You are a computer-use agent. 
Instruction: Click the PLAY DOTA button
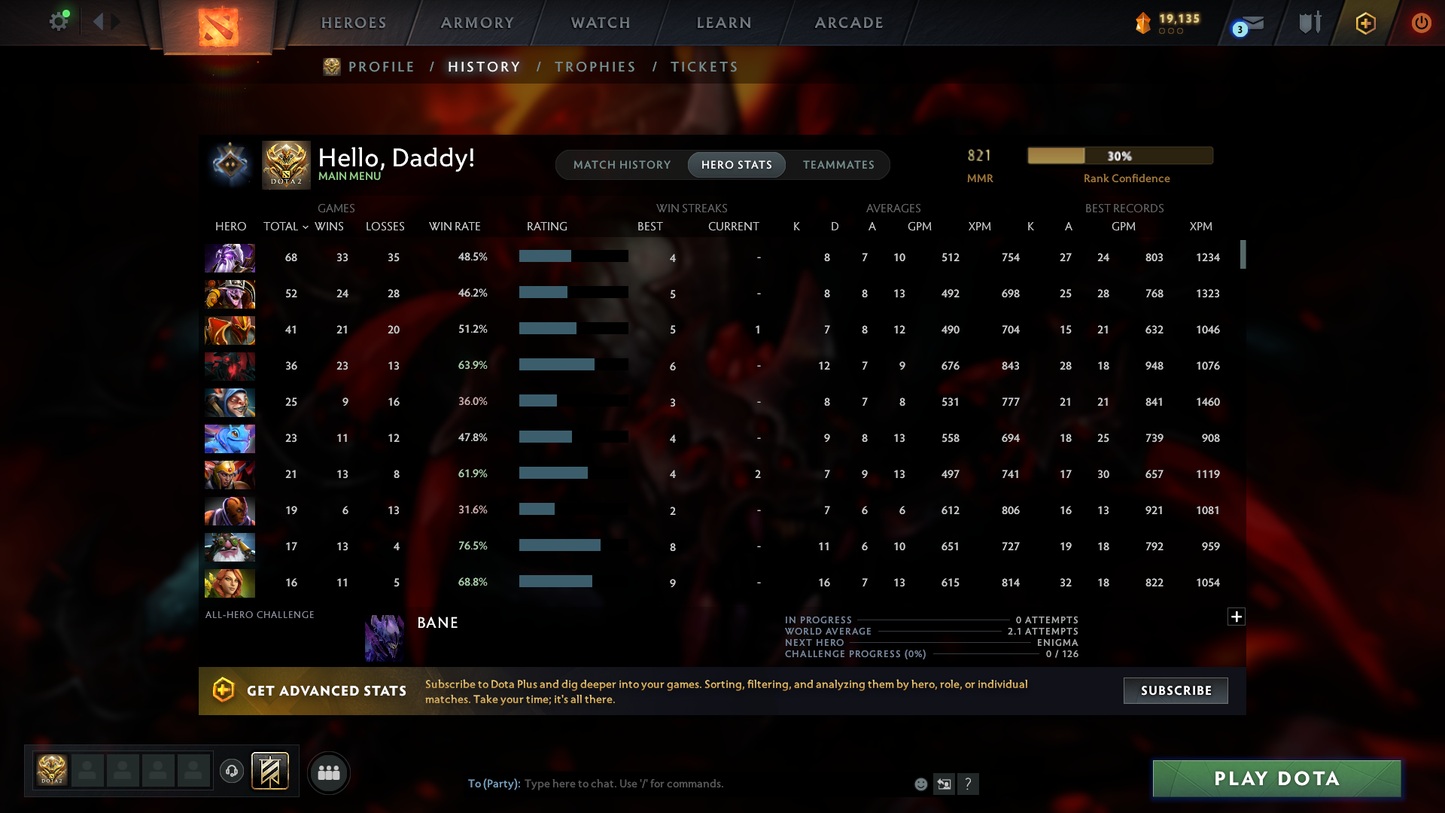click(x=1276, y=778)
